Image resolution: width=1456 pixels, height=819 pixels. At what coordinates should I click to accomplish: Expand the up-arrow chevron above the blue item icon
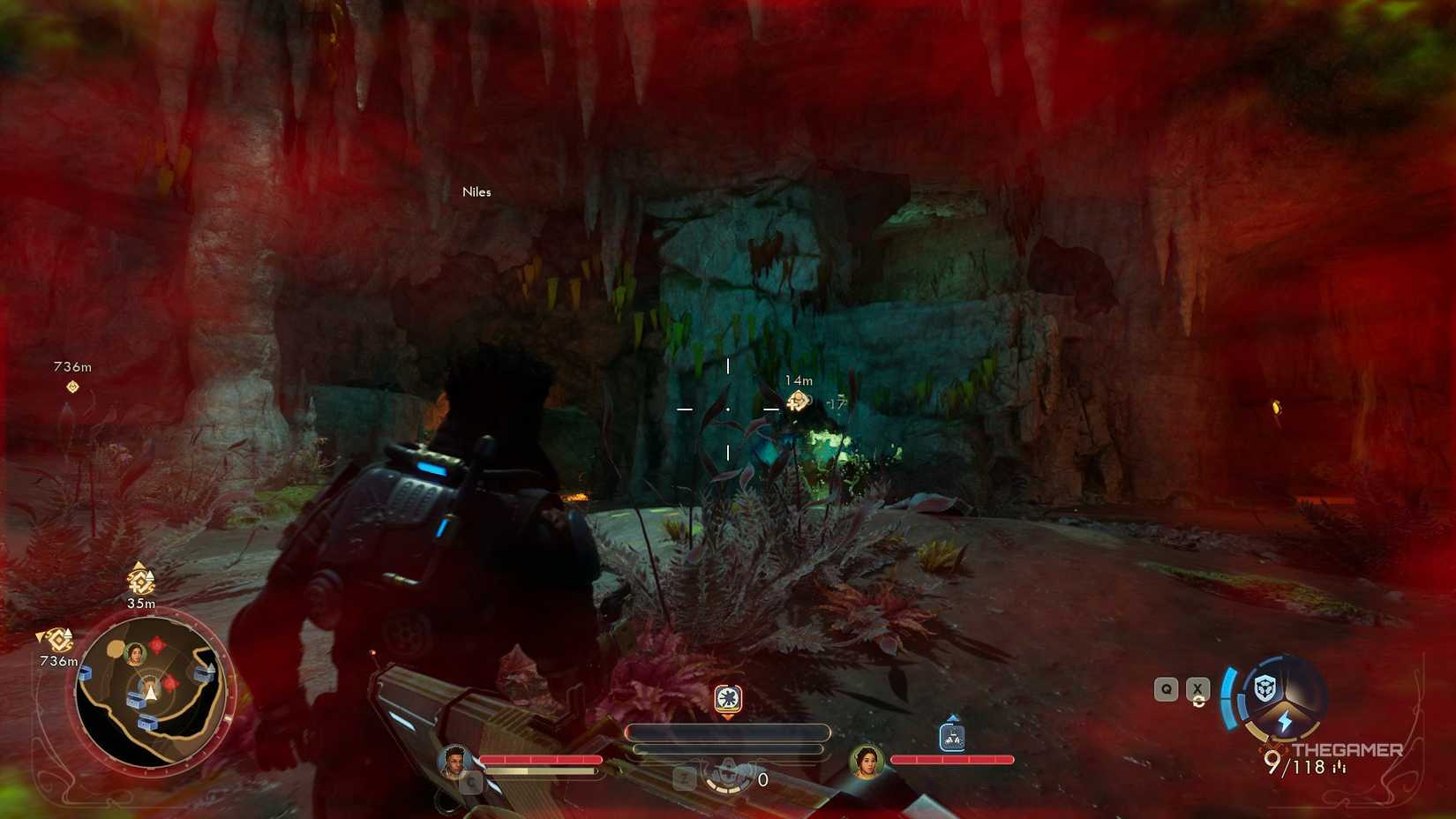point(953,717)
